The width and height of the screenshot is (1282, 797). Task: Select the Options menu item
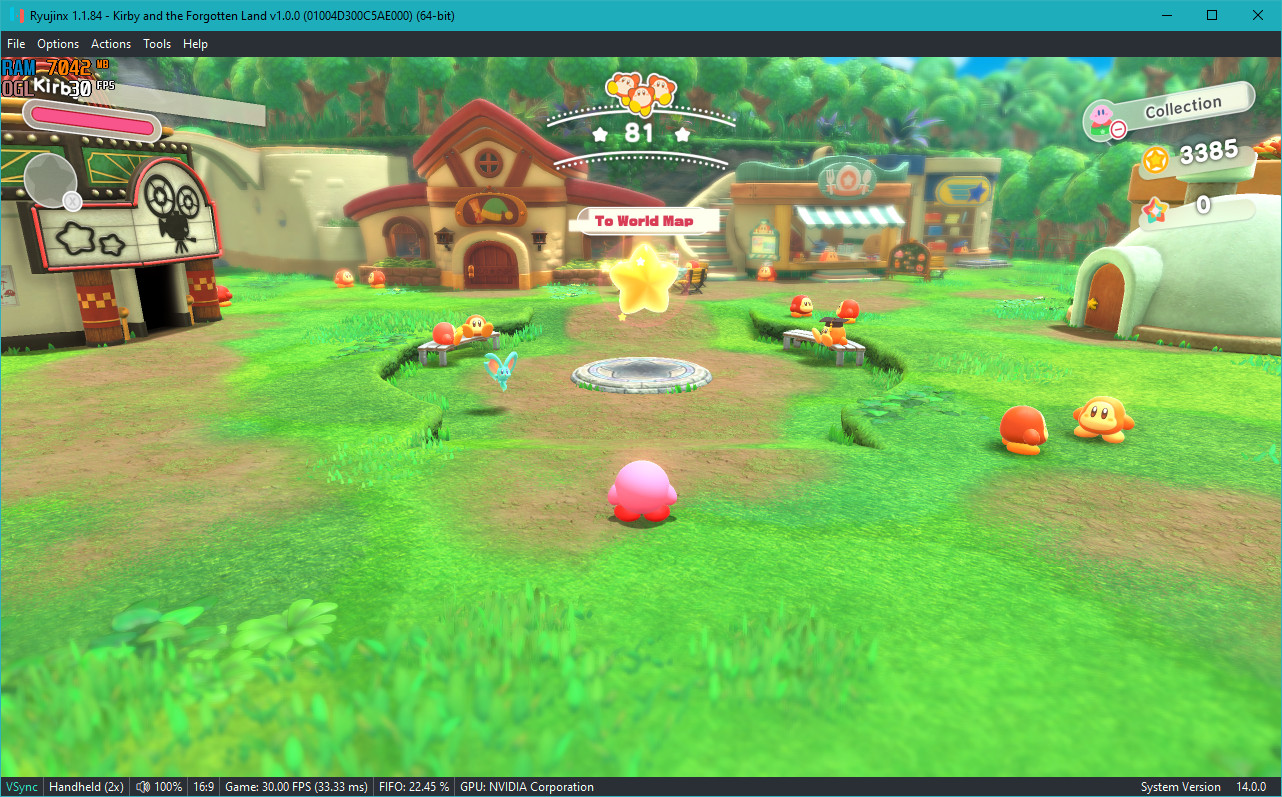coord(58,43)
